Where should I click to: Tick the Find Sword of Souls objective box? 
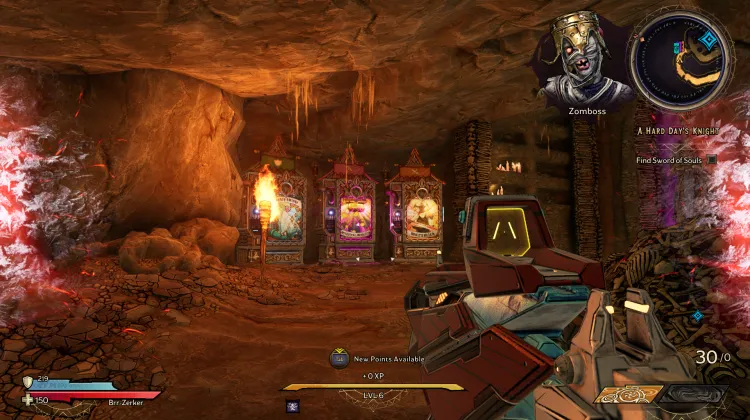click(712, 159)
